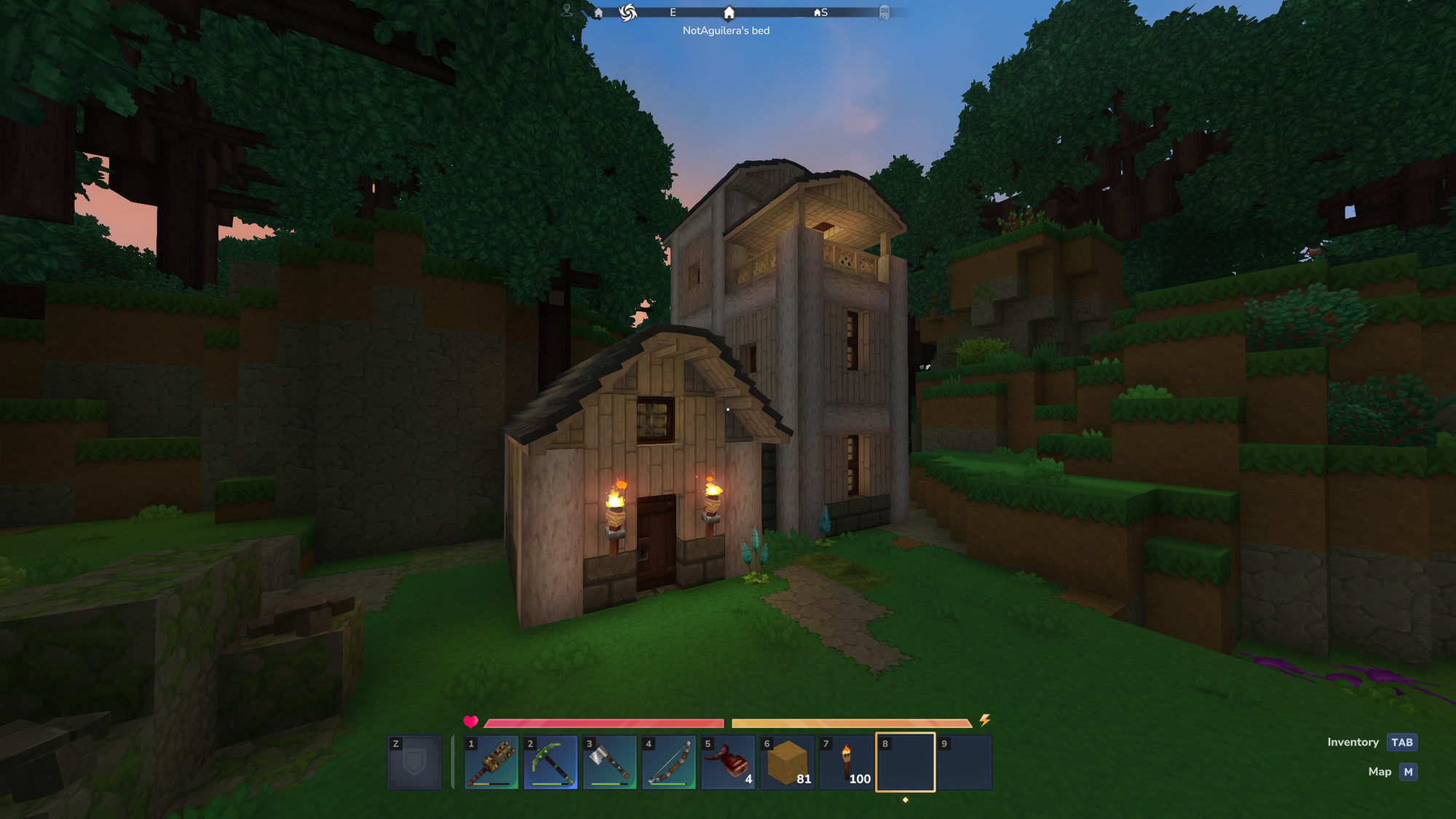Click the shield utility slot
The height and width of the screenshot is (819, 1456).
pos(414,762)
